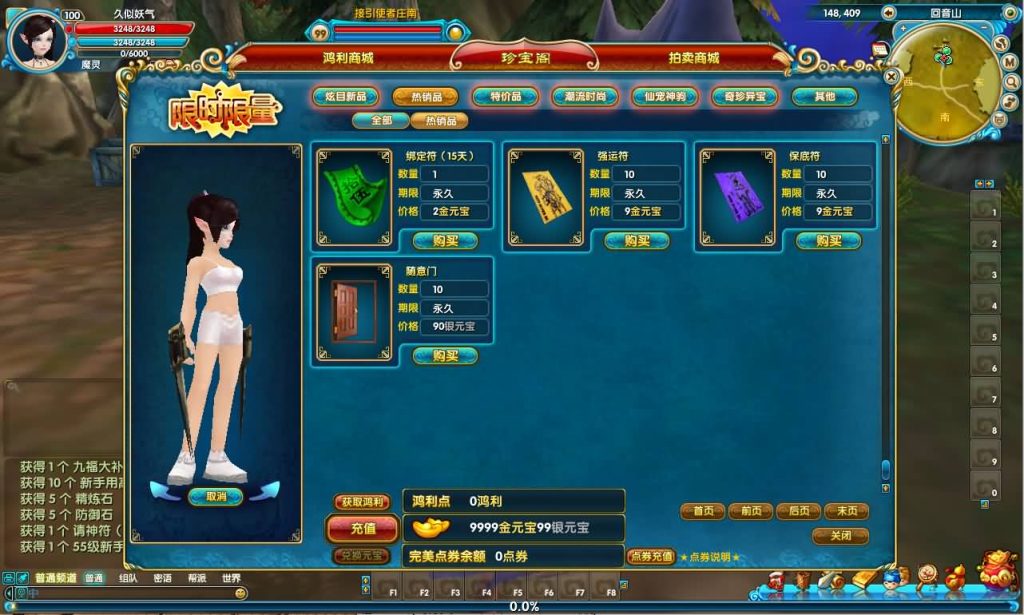Purchase the 保底符 item

coord(829,241)
